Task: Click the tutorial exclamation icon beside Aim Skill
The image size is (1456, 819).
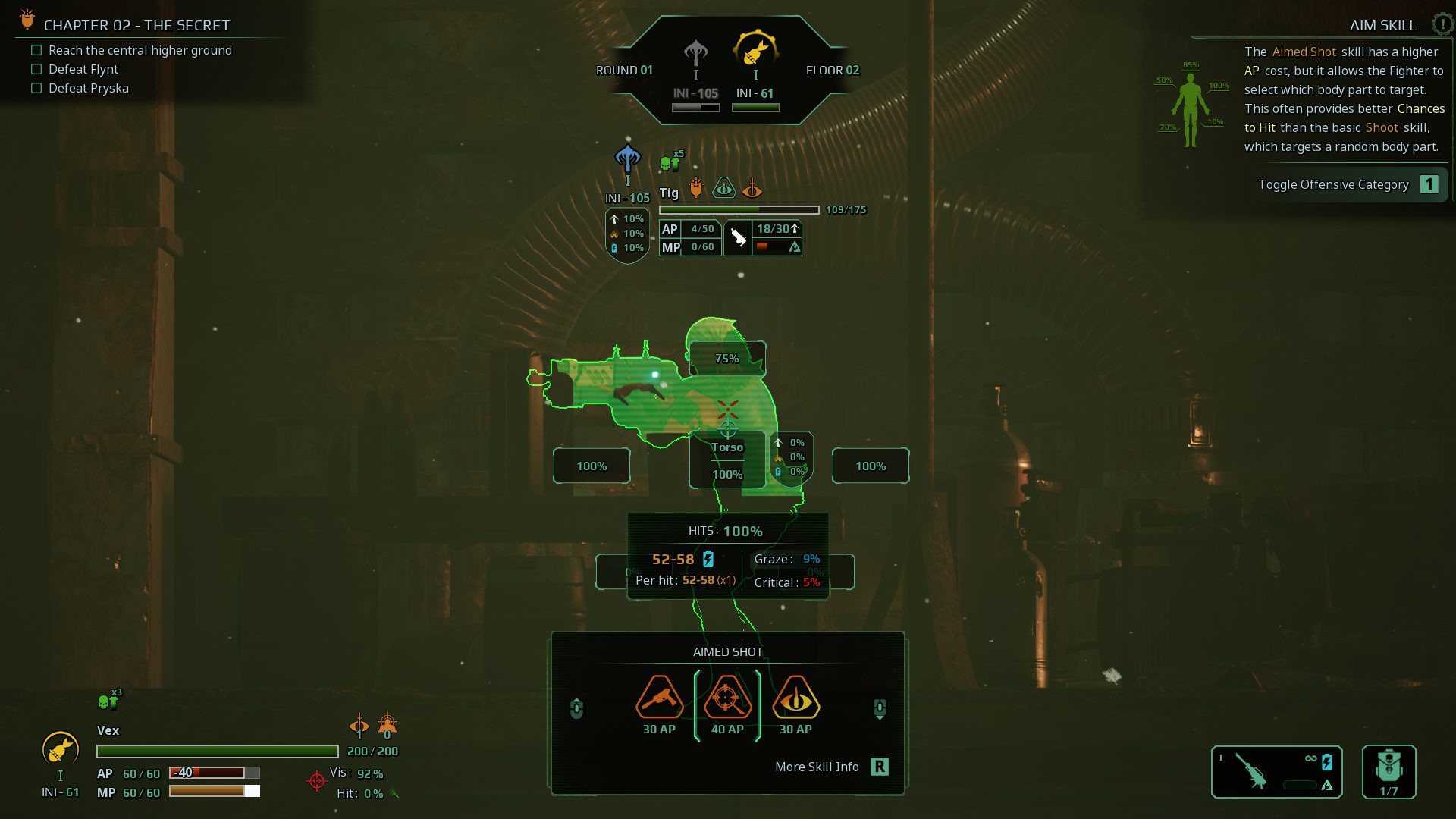Action: pyautogui.click(x=1442, y=24)
